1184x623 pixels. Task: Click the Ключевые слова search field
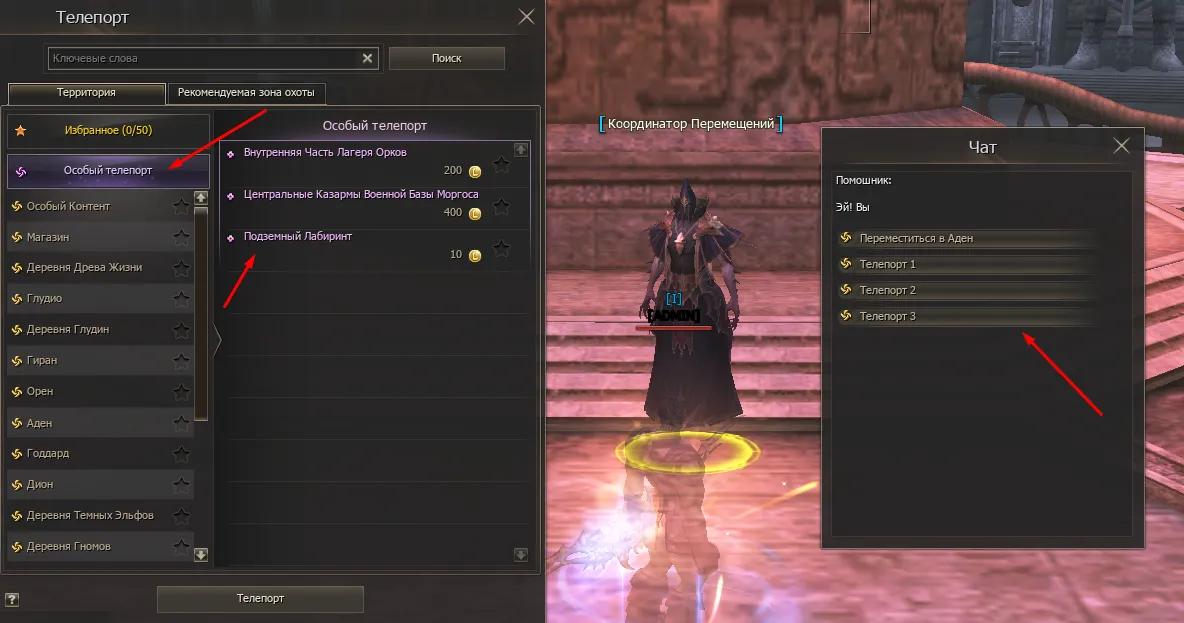pyautogui.click(x=205, y=59)
